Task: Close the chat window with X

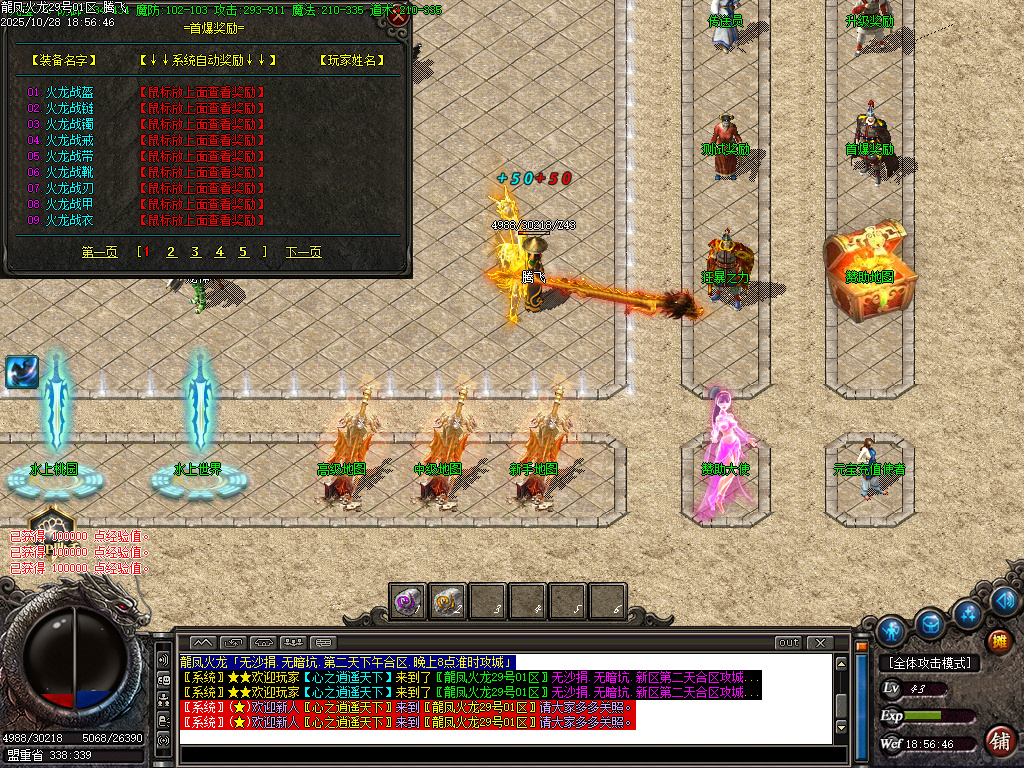Action: point(820,642)
